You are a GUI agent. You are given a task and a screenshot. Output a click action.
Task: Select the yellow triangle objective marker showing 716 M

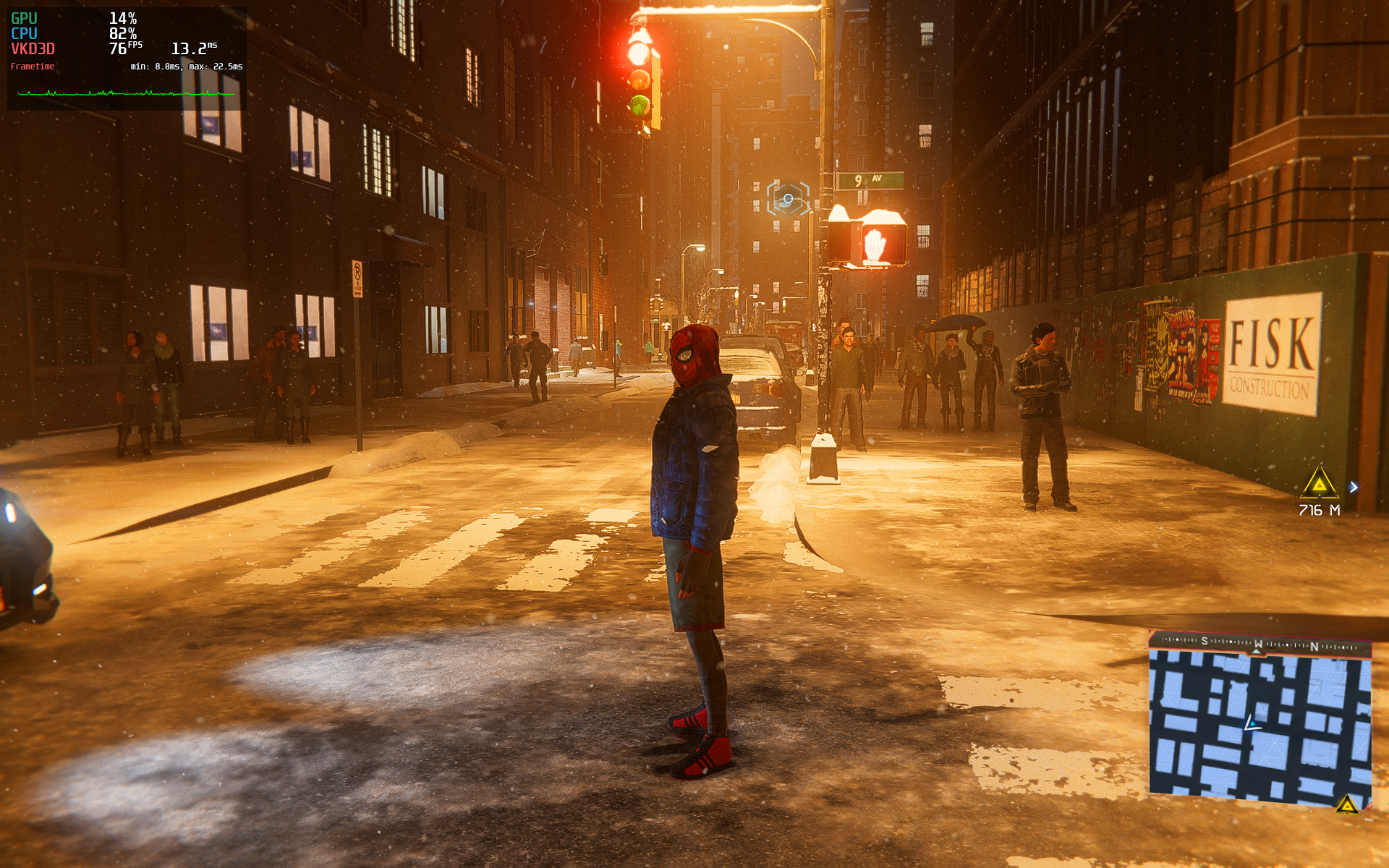tap(1319, 484)
